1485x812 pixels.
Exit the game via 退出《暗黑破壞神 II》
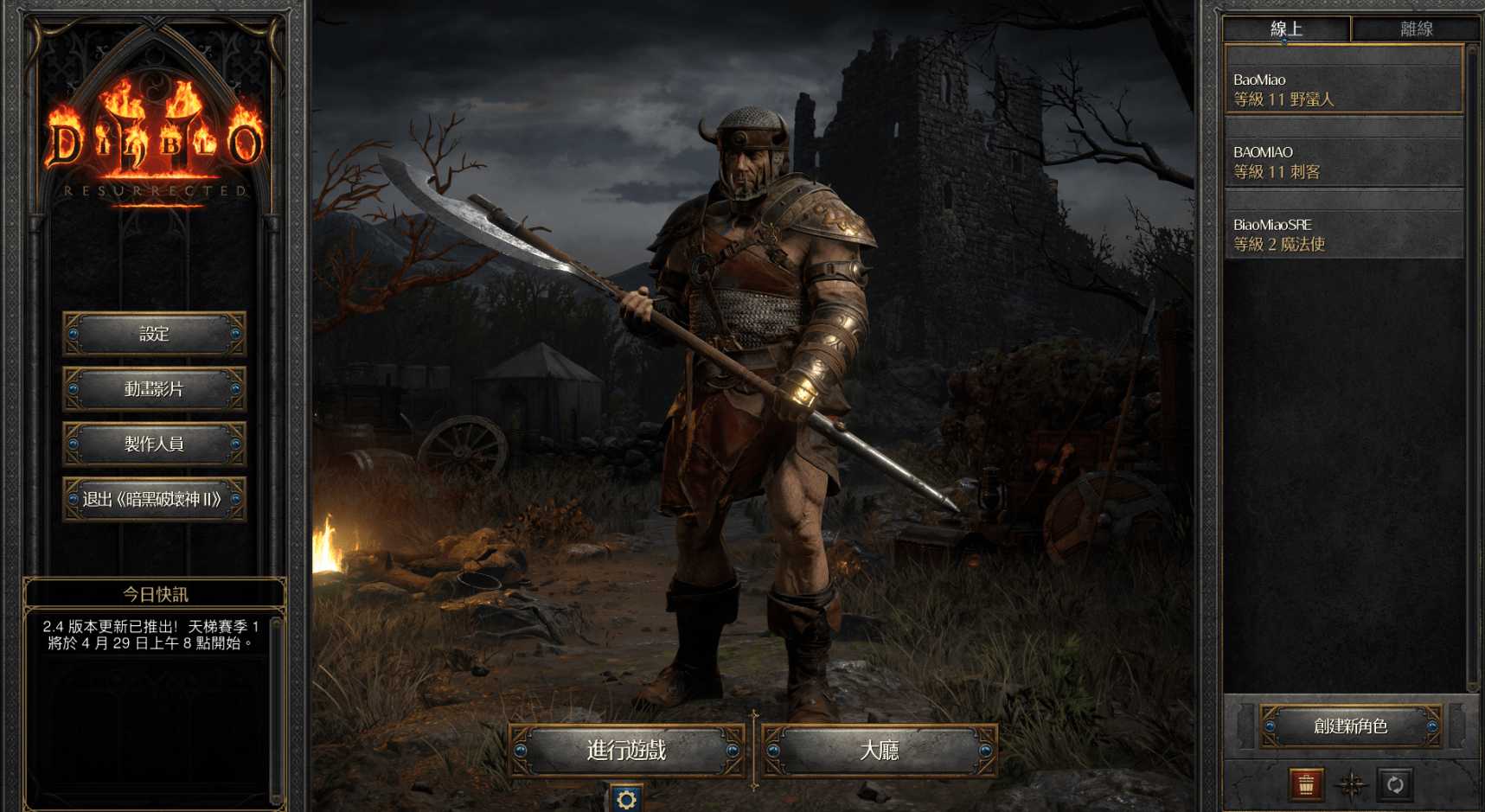pyautogui.click(x=154, y=499)
